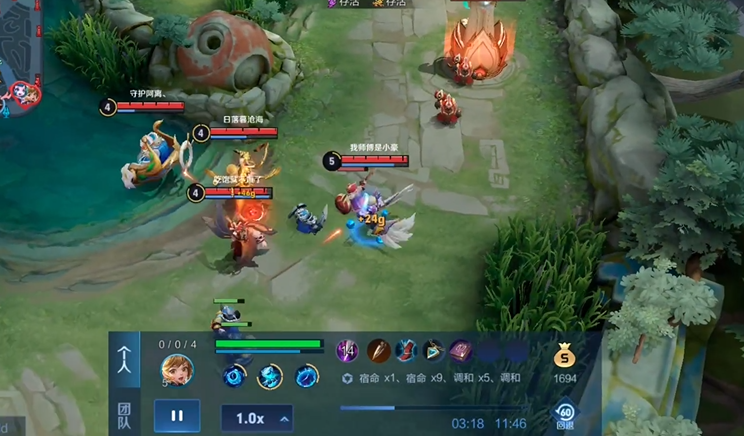
Task: Open the 1.0x playback speed dropdown
Action: (256, 418)
